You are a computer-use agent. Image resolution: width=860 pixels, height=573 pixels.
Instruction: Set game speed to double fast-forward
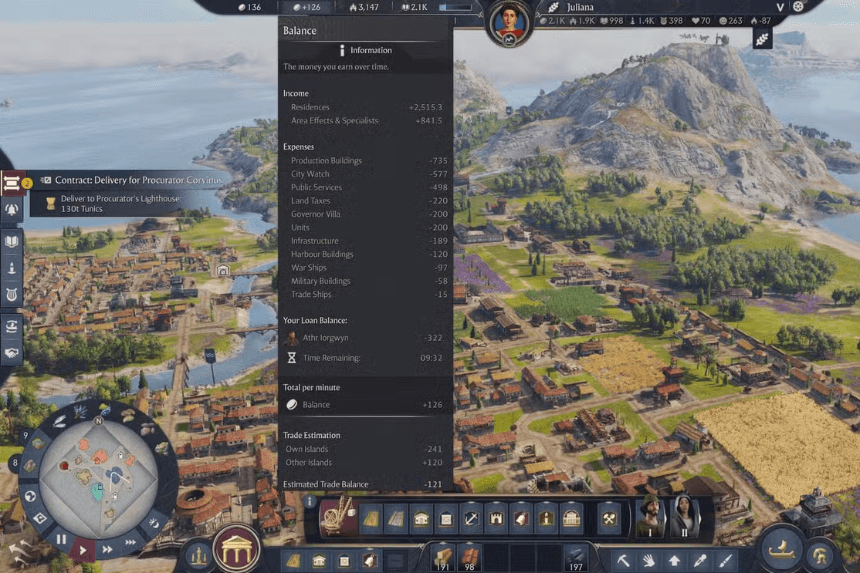point(108,549)
